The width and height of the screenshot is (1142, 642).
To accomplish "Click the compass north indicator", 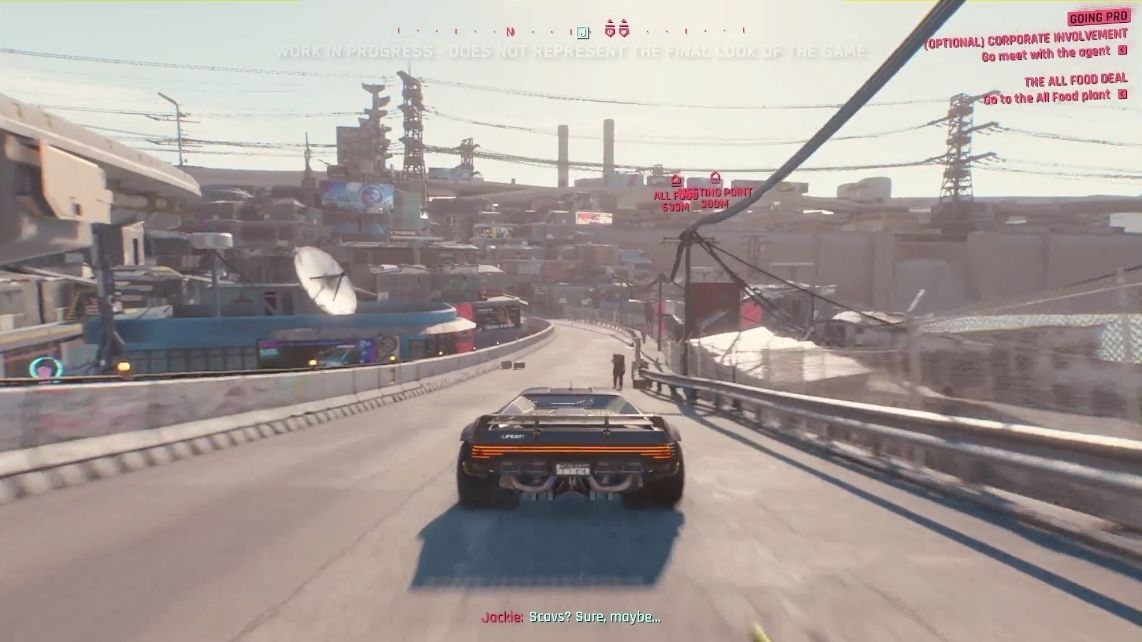I will (x=510, y=32).
